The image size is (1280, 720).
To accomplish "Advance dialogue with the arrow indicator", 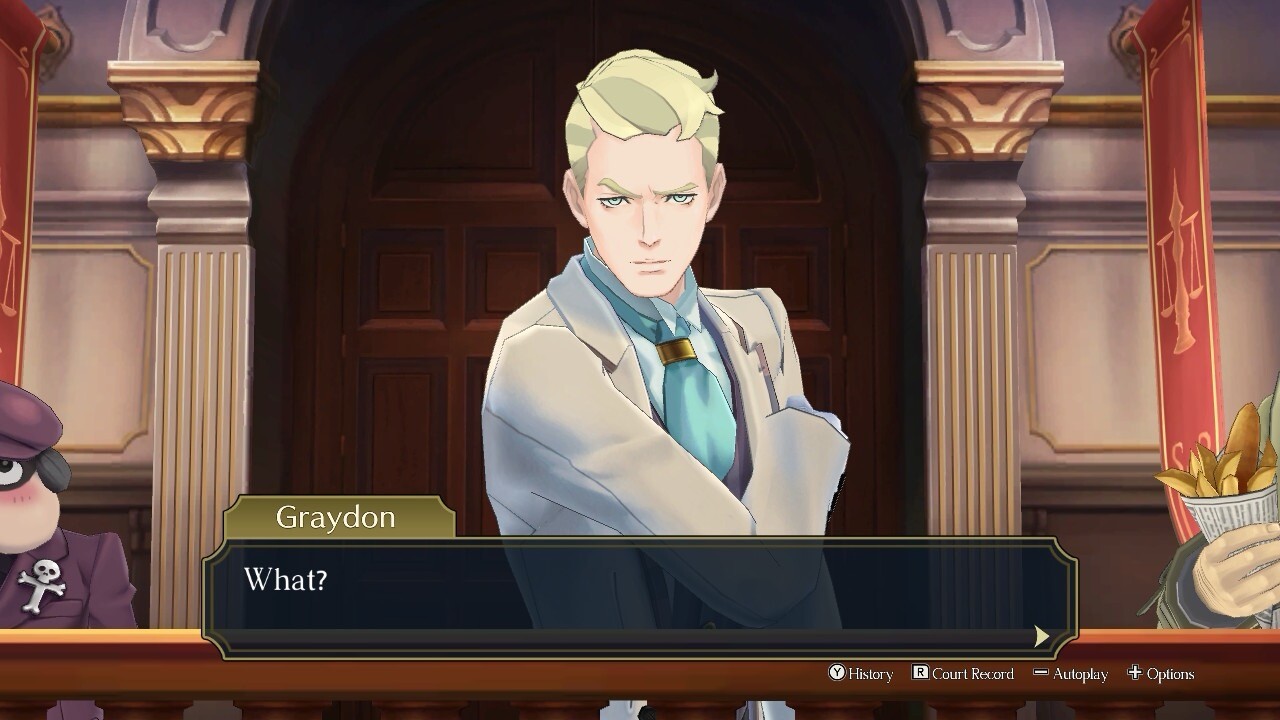I will pyautogui.click(x=1041, y=636).
